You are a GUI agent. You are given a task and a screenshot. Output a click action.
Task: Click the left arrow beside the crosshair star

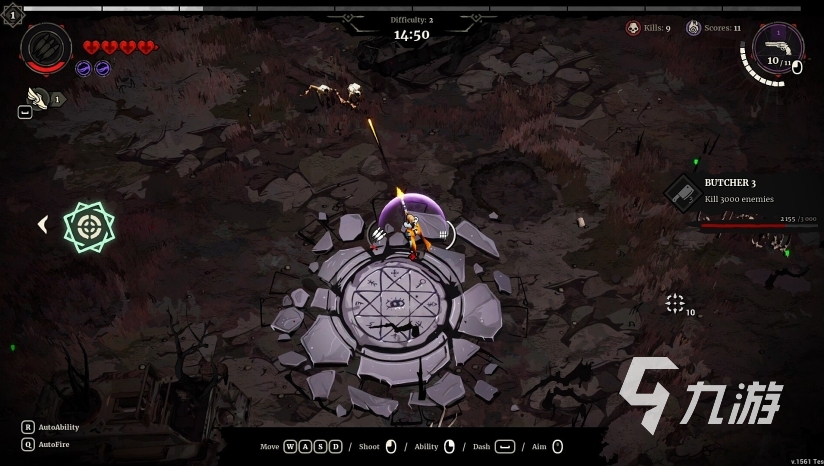coord(42,225)
